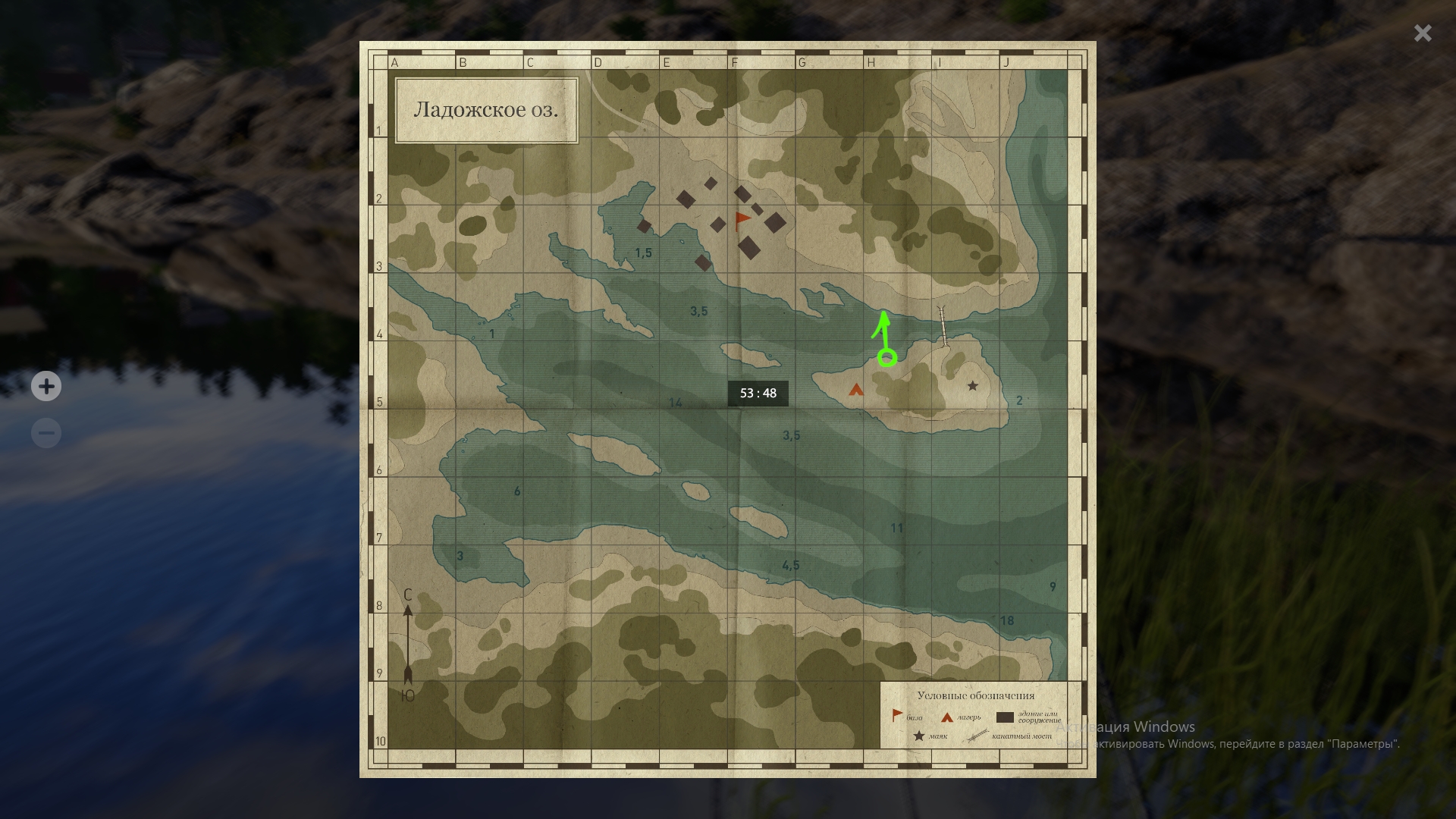Select the red base flag marker

click(x=742, y=221)
